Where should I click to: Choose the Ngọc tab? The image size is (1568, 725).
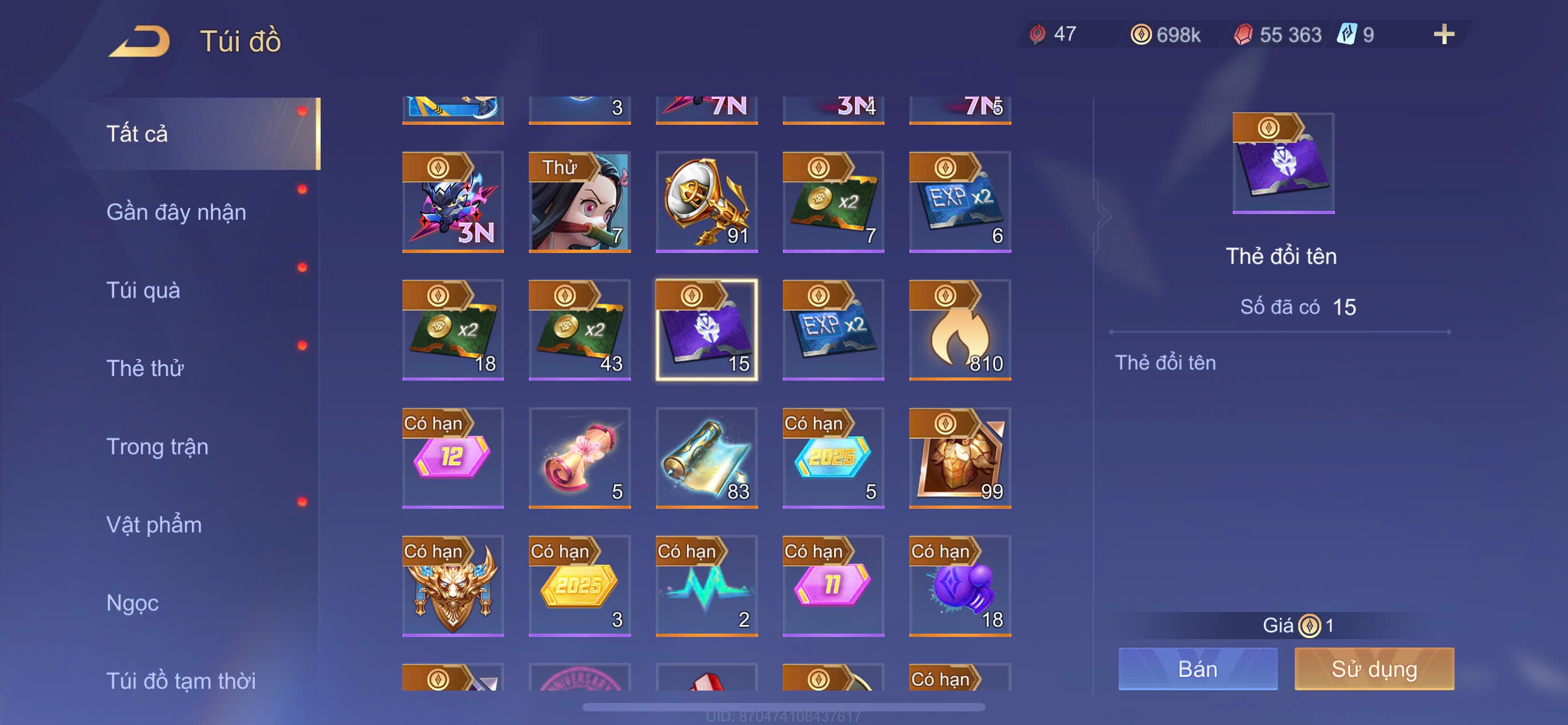click(133, 602)
